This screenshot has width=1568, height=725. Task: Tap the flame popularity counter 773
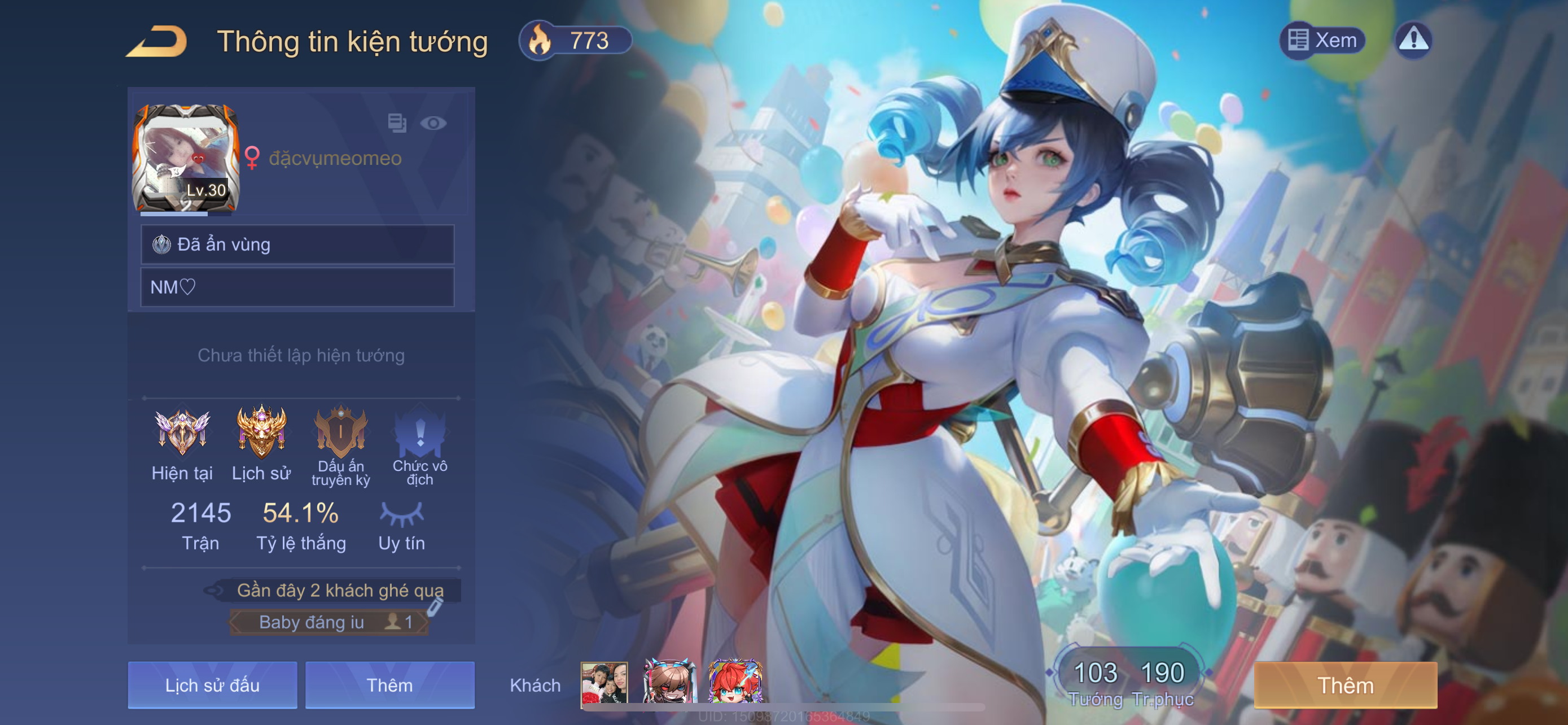(x=574, y=41)
